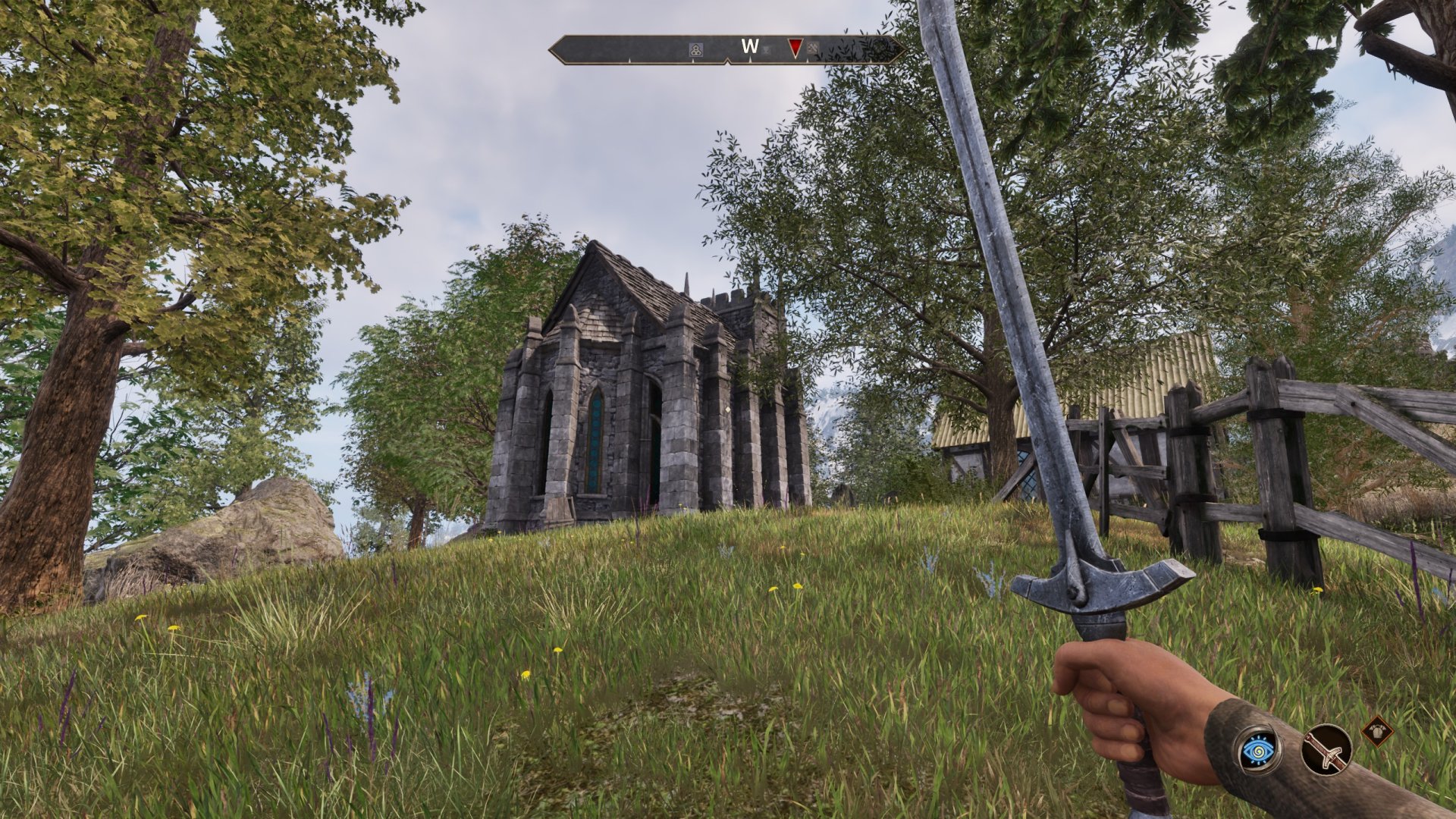1456x819 pixels.
Task: Click the red quest marker on compass
Action: point(794,49)
